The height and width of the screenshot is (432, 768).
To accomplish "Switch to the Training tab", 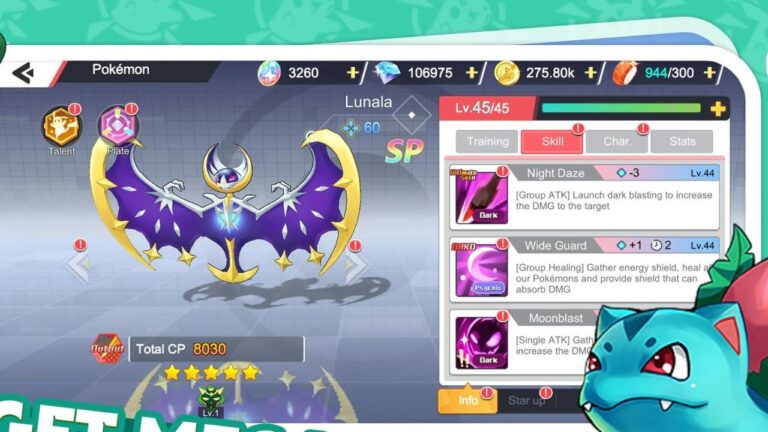I will click(x=487, y=142).
